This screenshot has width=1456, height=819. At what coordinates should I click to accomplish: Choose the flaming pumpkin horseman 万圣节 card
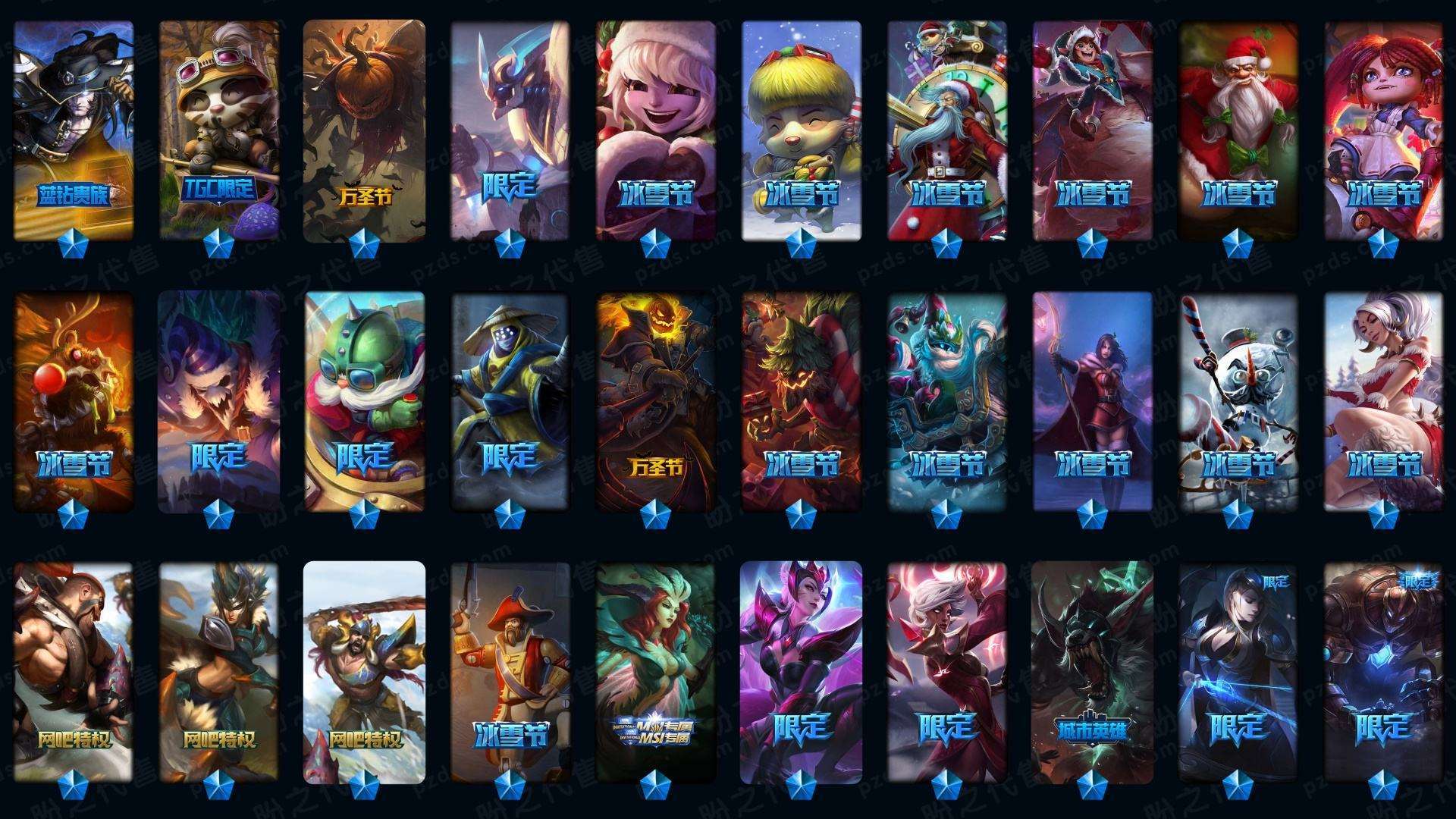pyautogui.click(x=656, y=402)
